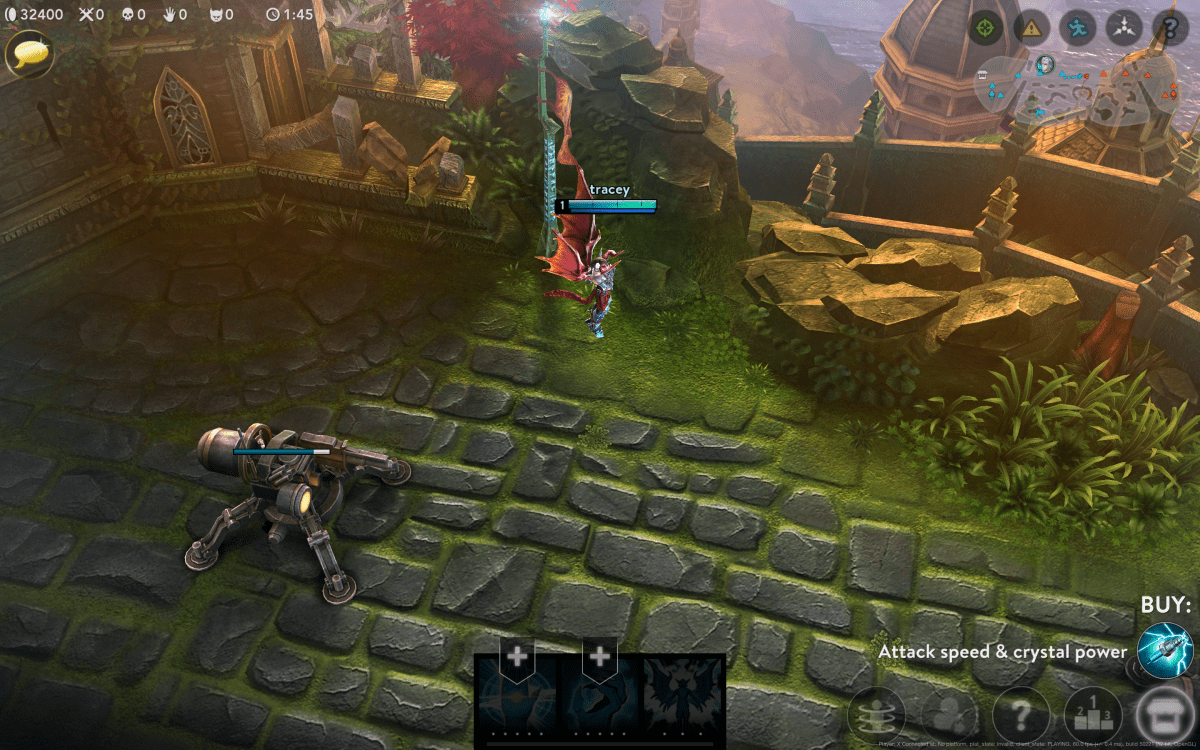Buy the recommended attack speed item

(1165, 650)
